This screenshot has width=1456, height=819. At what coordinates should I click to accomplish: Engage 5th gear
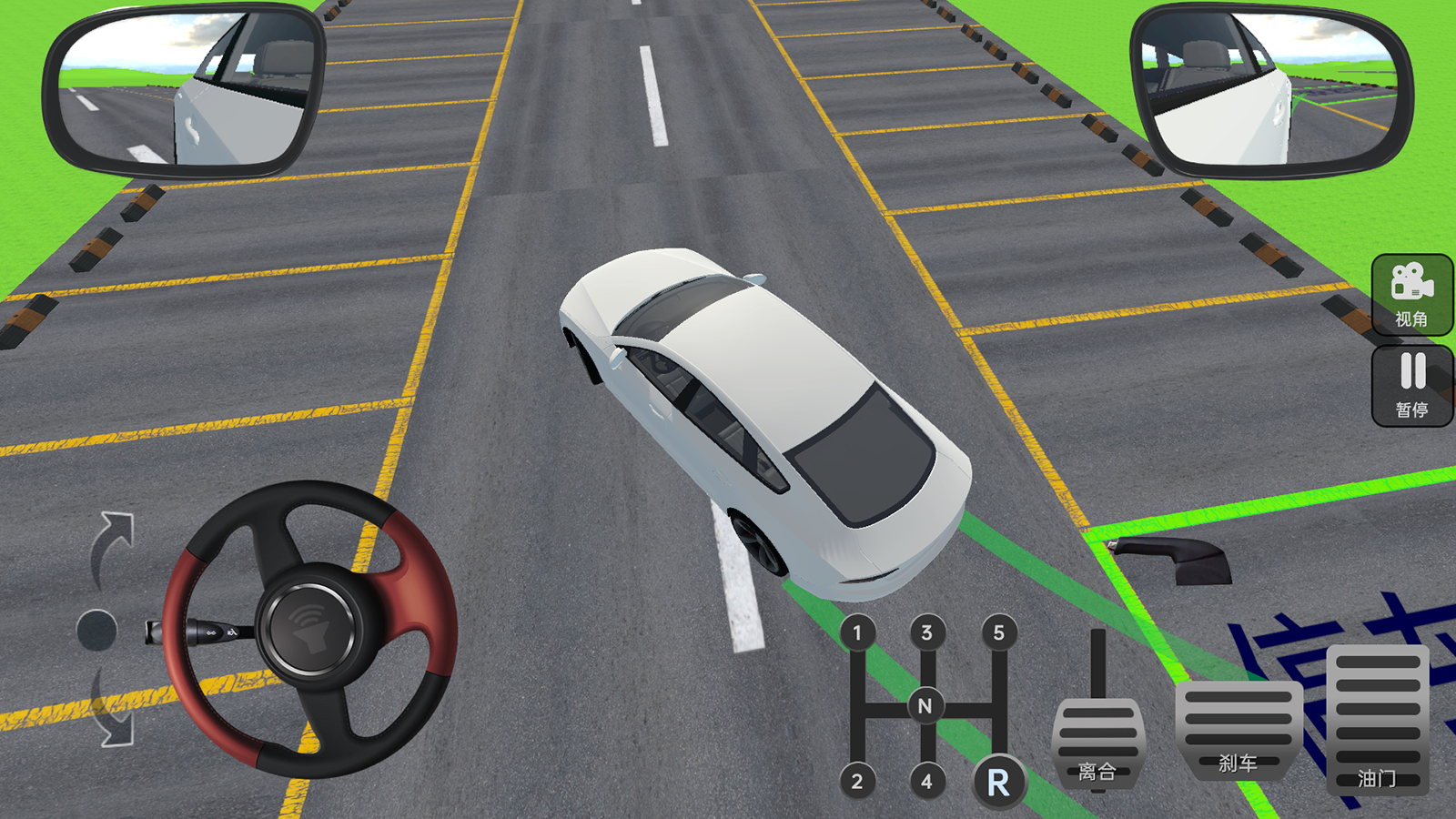(x=998, y=632)
